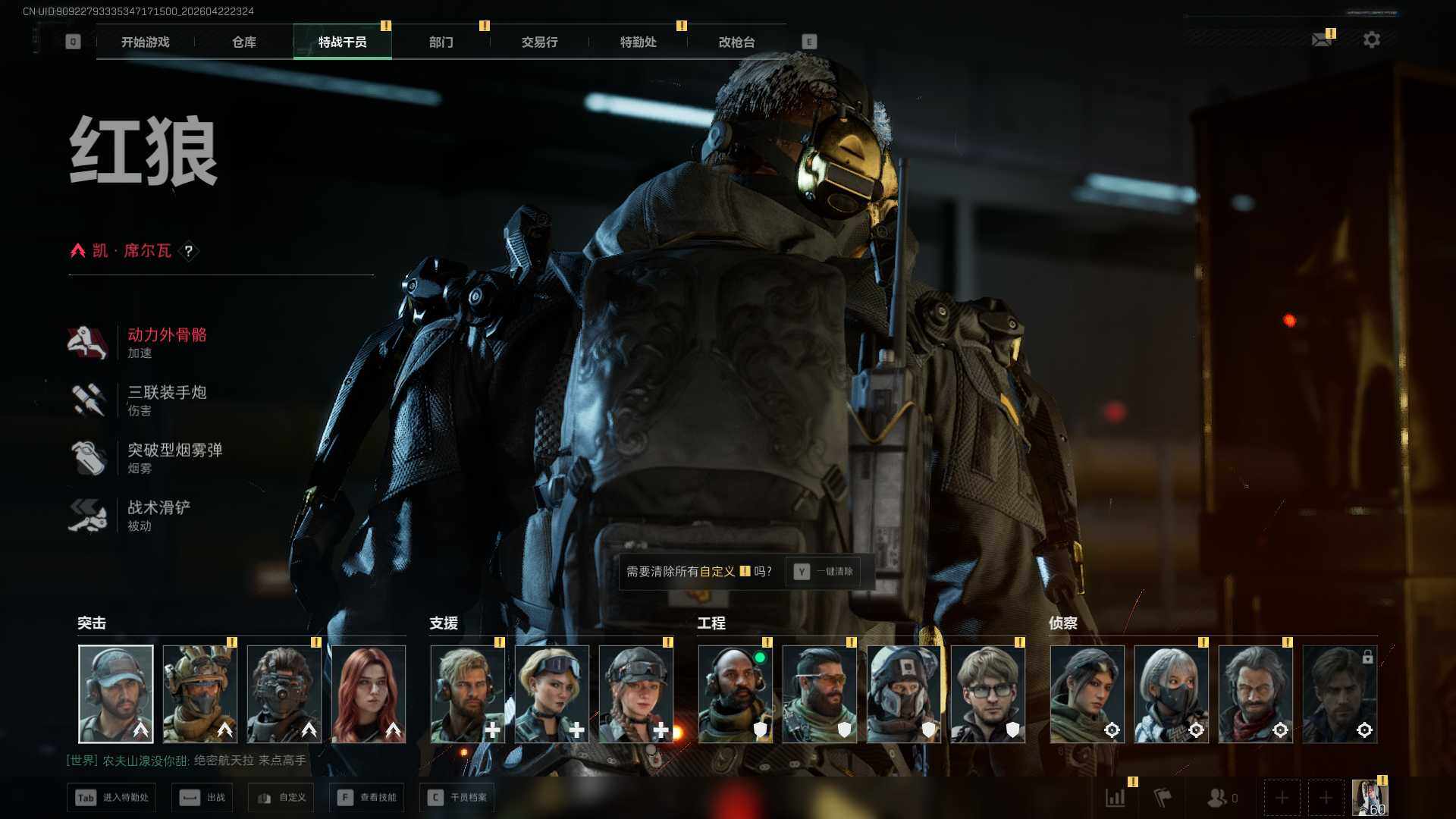Switch to the 仓库 tab

pyautogui.click(x=243, y=42)
